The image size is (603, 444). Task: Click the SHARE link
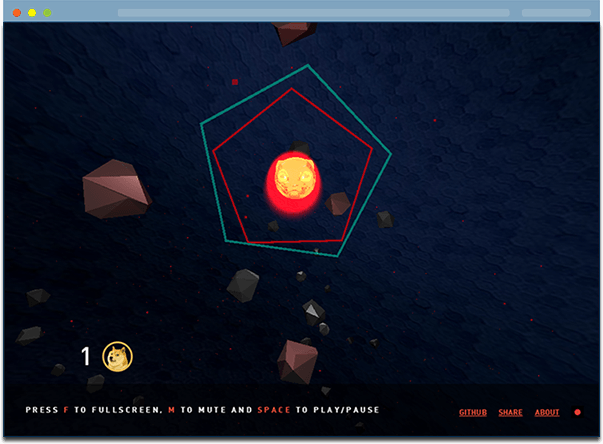[510, 412]
